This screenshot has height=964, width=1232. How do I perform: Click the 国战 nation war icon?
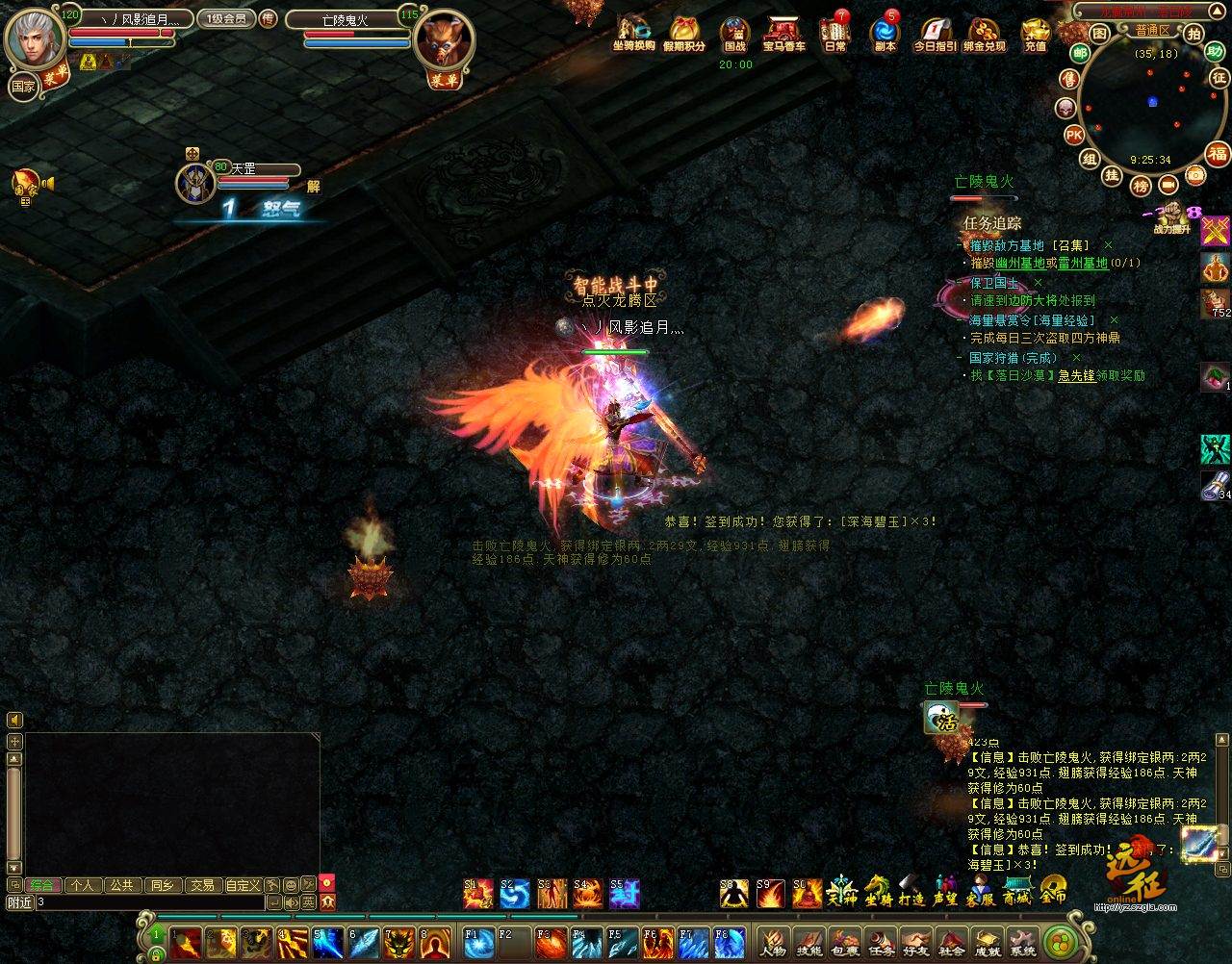[734, 34]
